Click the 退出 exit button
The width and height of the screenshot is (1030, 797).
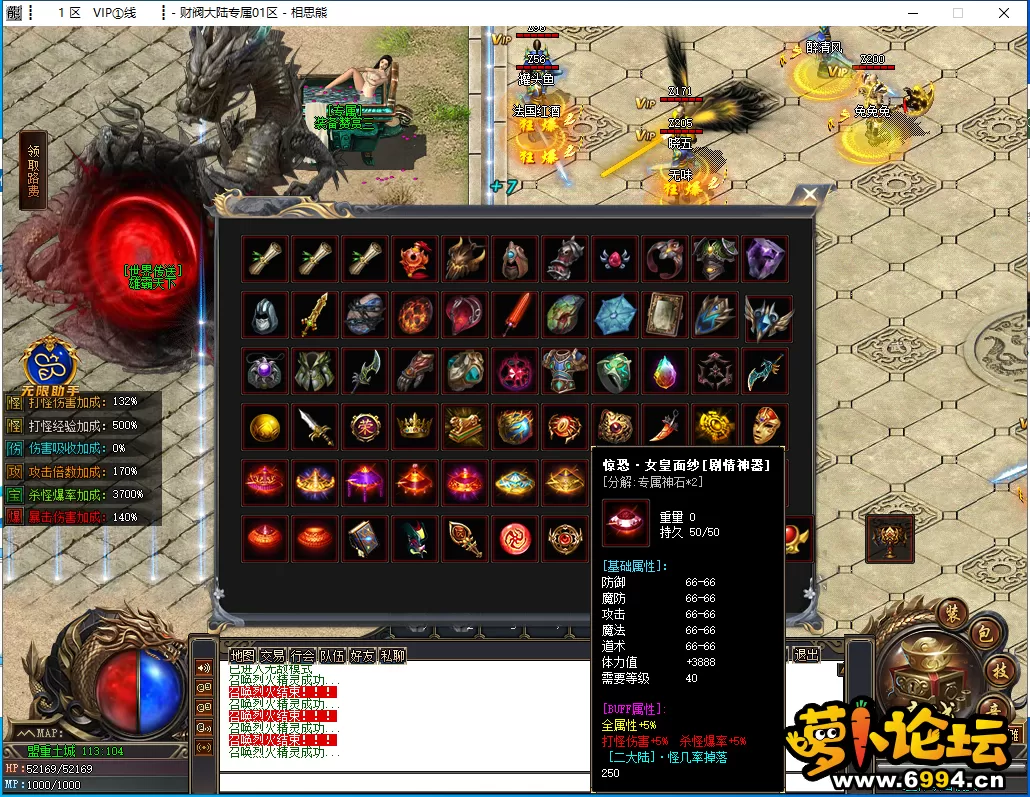pos(805,655)
